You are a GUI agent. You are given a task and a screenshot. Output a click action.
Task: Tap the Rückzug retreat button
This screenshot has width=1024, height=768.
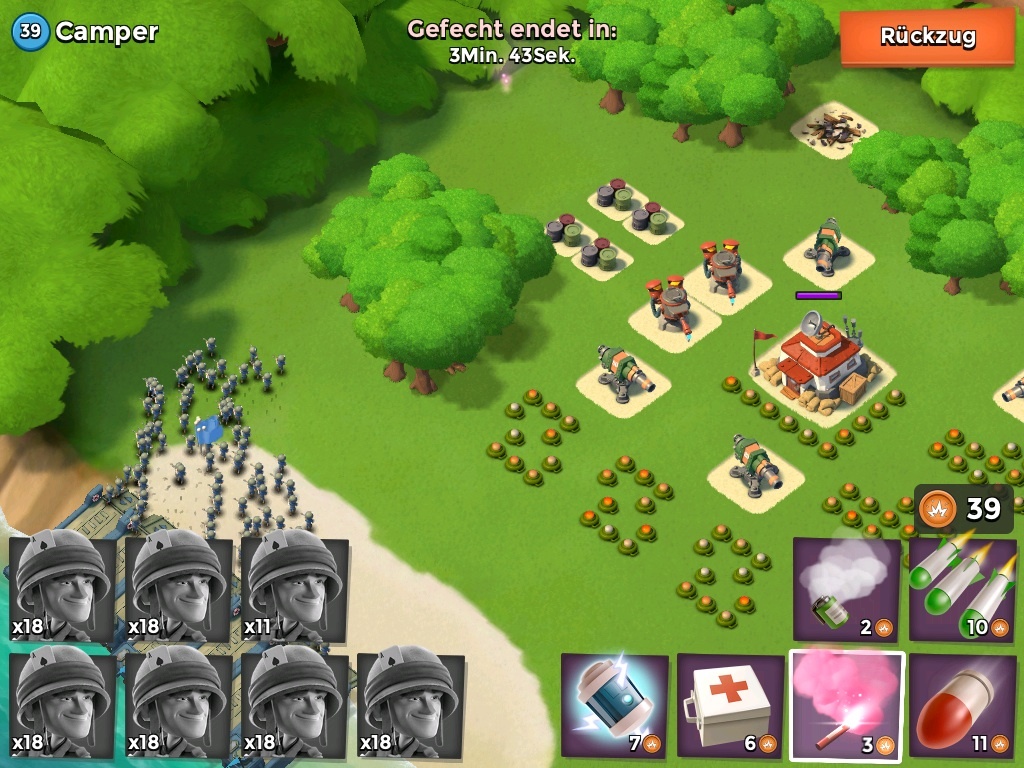[x=927, y=38]
